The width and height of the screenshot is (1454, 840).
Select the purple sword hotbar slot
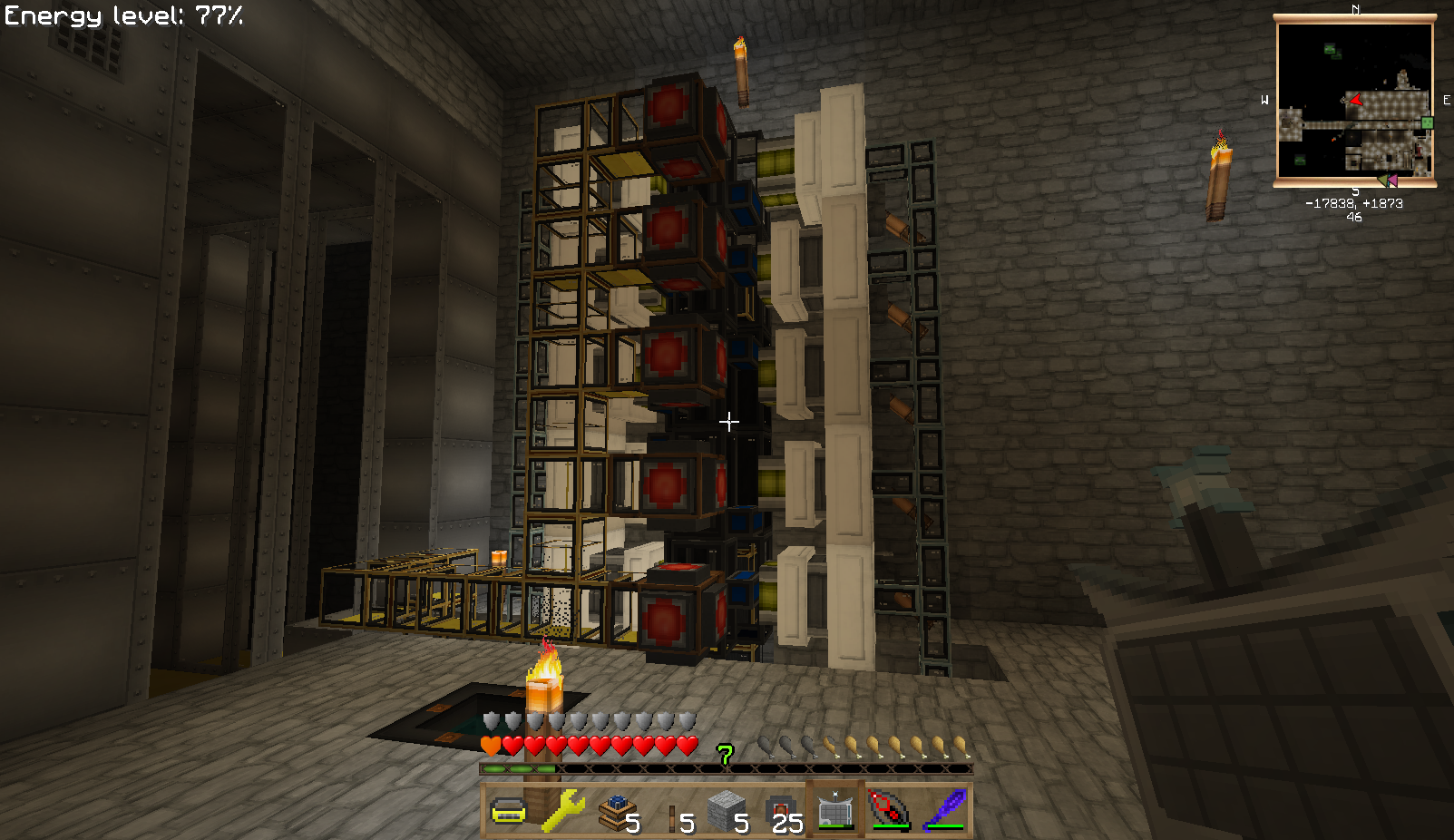[x=943, y=810]
